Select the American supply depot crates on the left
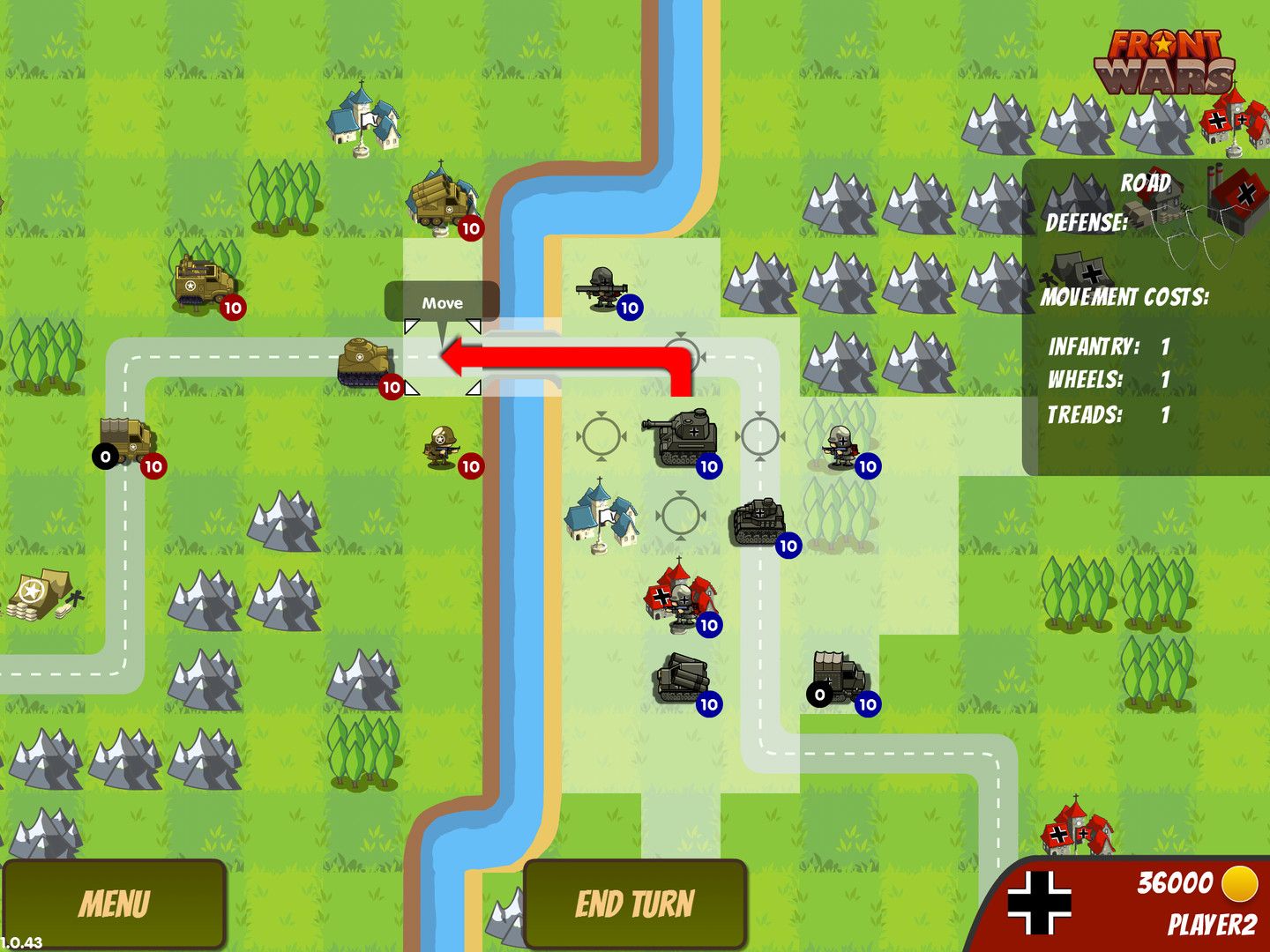The height and width of the screenshot is (952, 1270). [40, 592]
